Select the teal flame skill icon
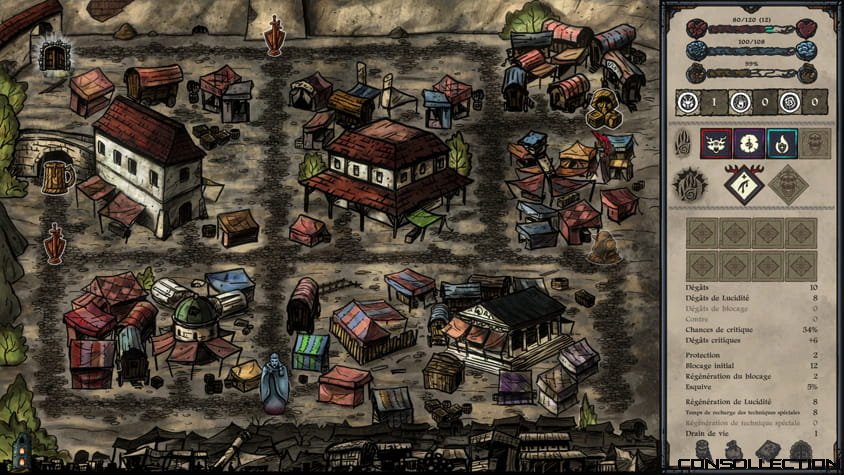This screenshot has width=844, height=475. coord(781,144)
